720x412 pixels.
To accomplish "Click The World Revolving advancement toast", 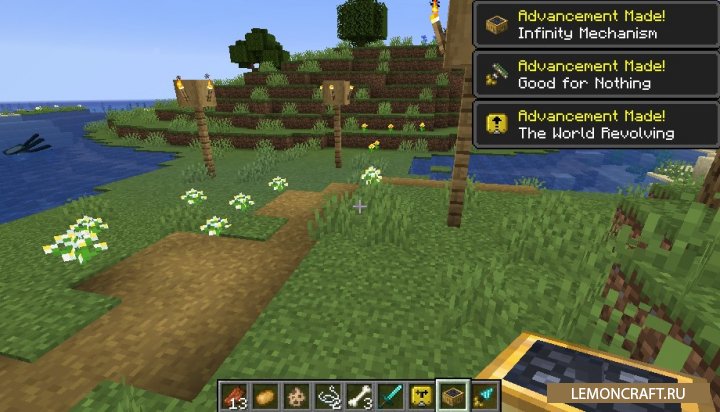I will [x=596, y=125].
